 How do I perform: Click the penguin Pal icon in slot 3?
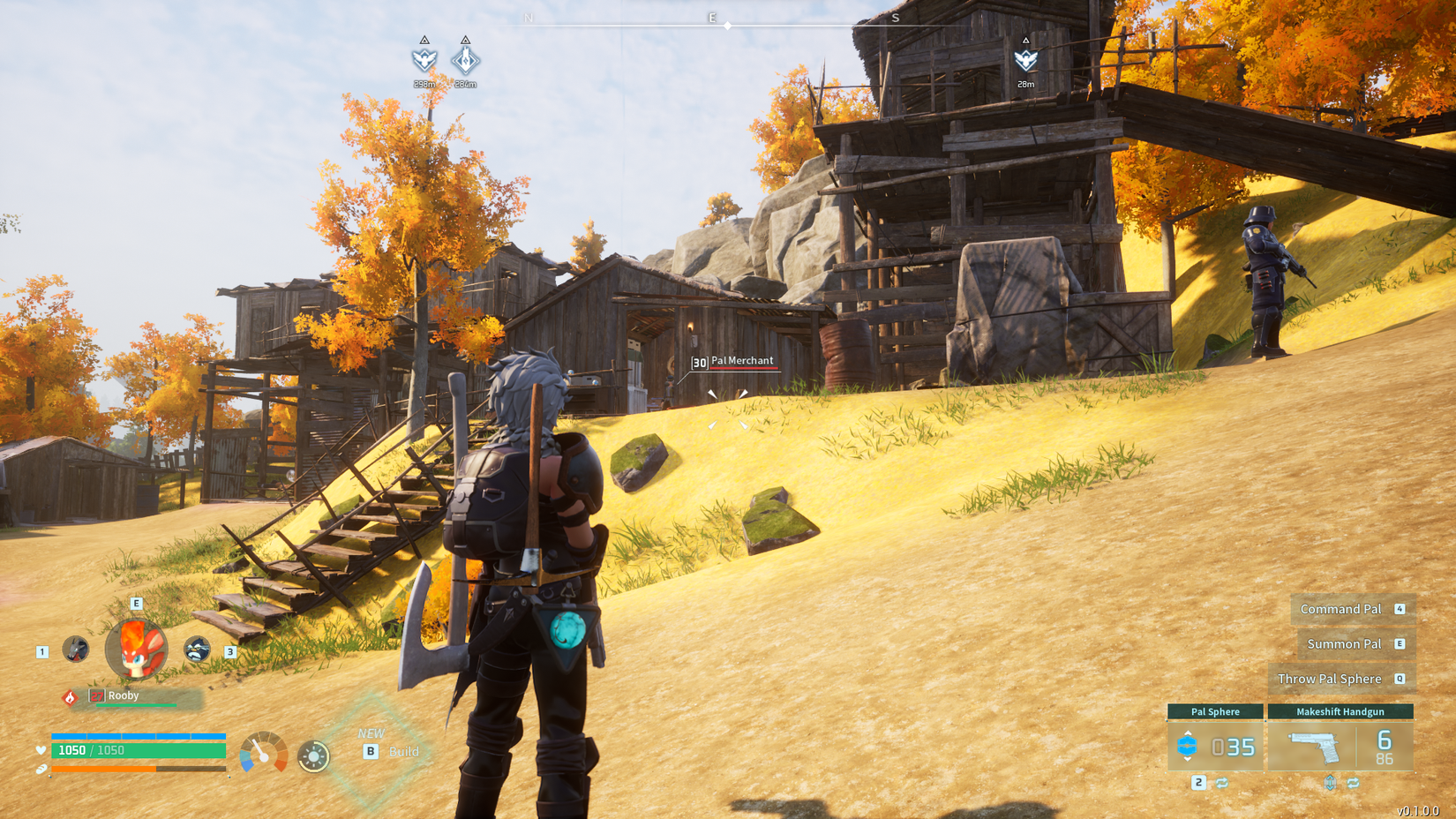tap(196, 648)
